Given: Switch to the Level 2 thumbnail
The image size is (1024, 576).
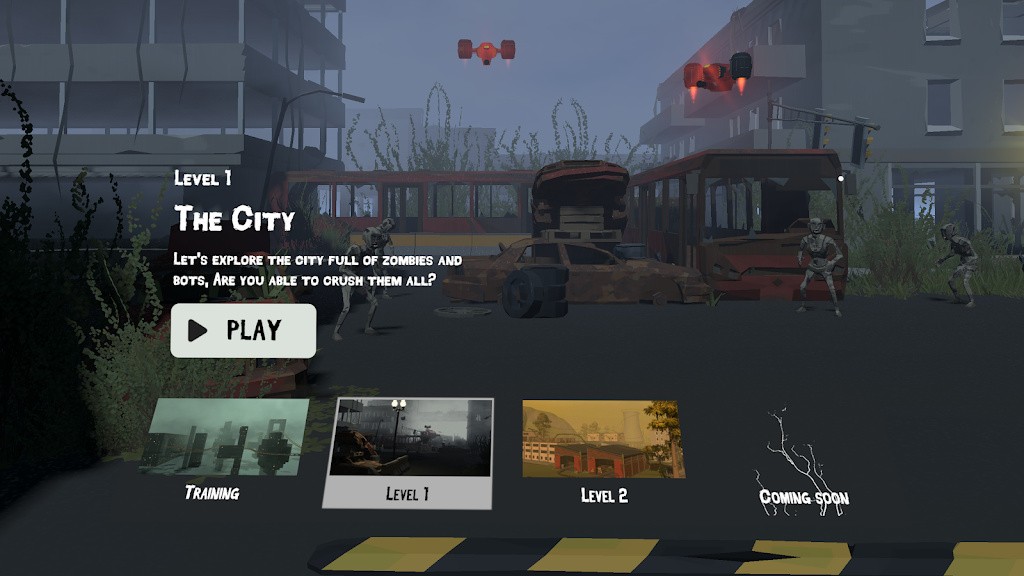Looking at the screenshot, I should [602, 441].
